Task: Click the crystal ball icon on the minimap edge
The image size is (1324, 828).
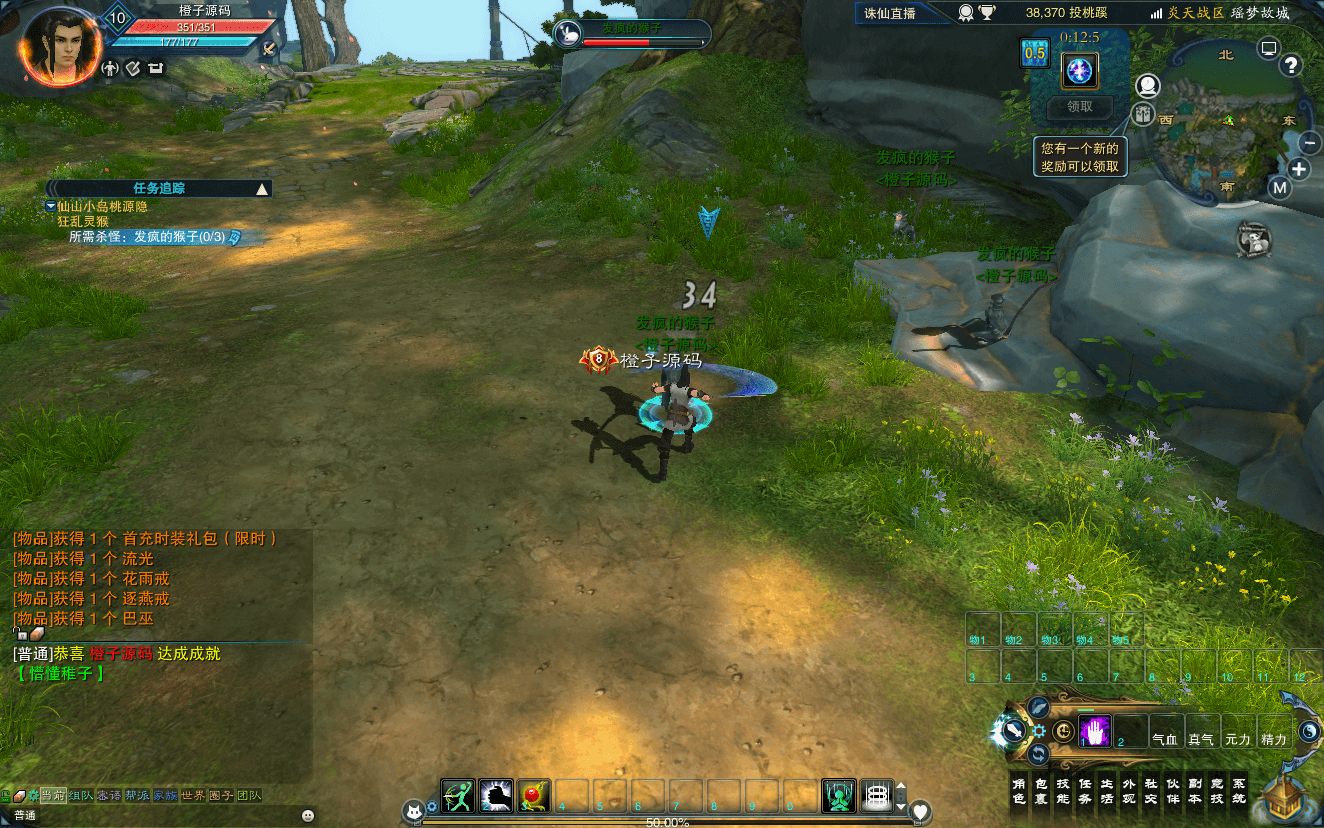Action: click(1148, 85)
